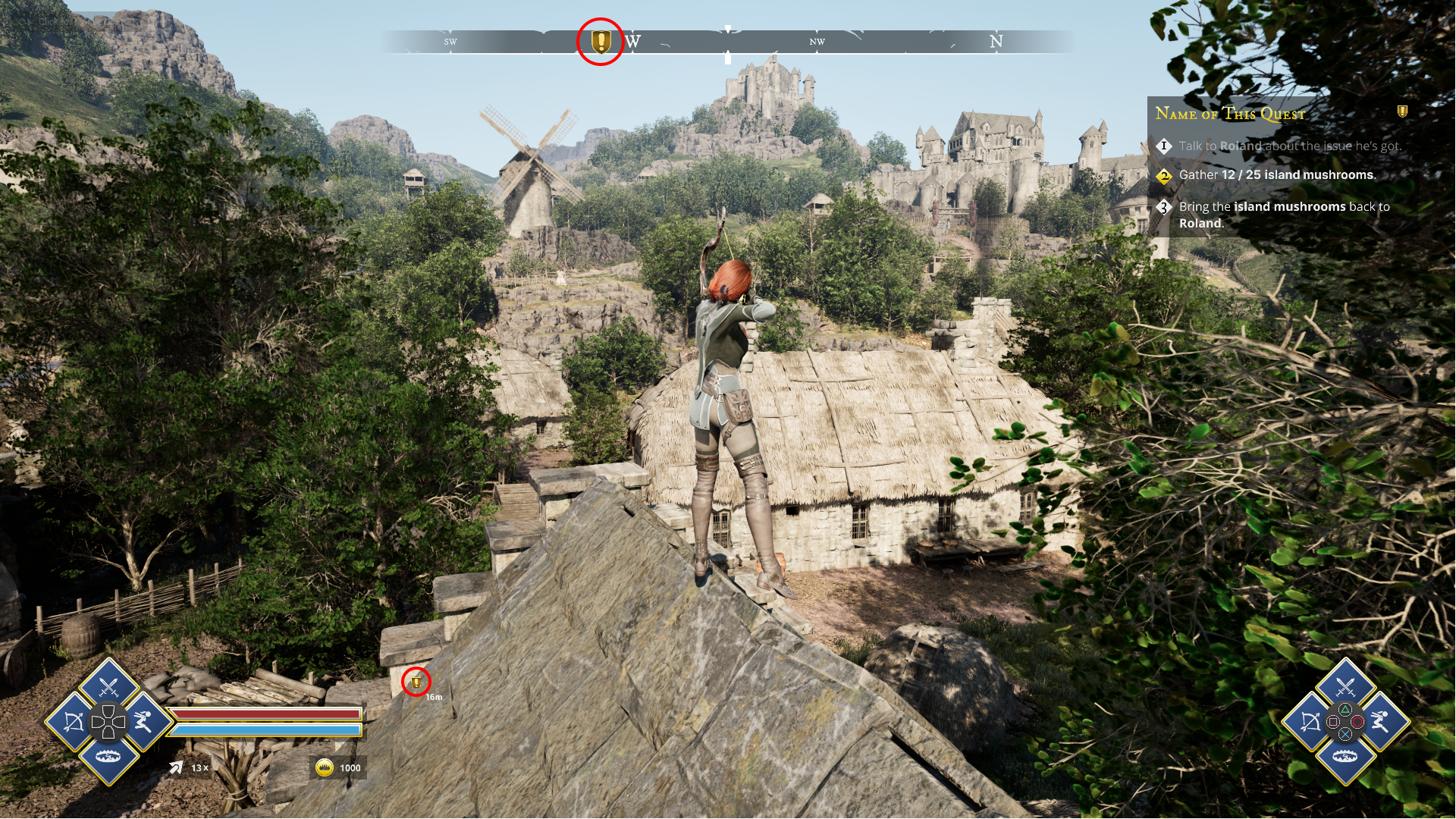This screenshot has height=819, width=1456.
Task: Select the bear trap in the d-pad cluster
Action: tap(108, 756)
